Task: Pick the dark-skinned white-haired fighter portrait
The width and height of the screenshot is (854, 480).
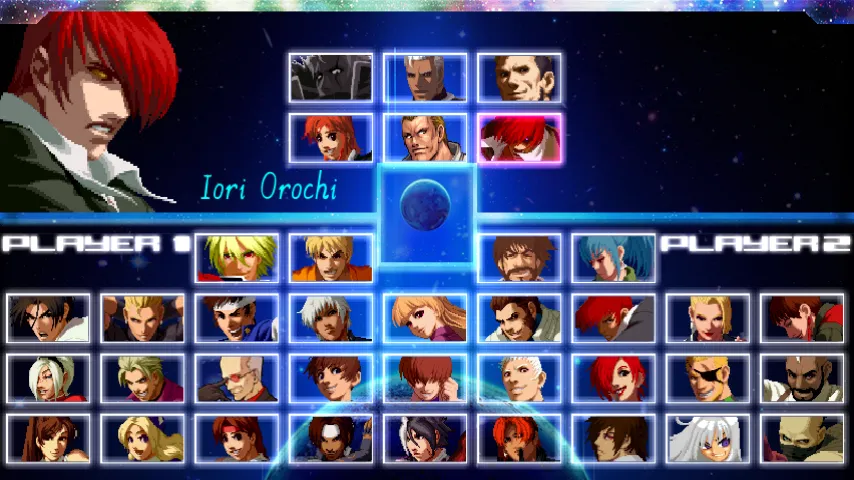Action: [331, 318]
